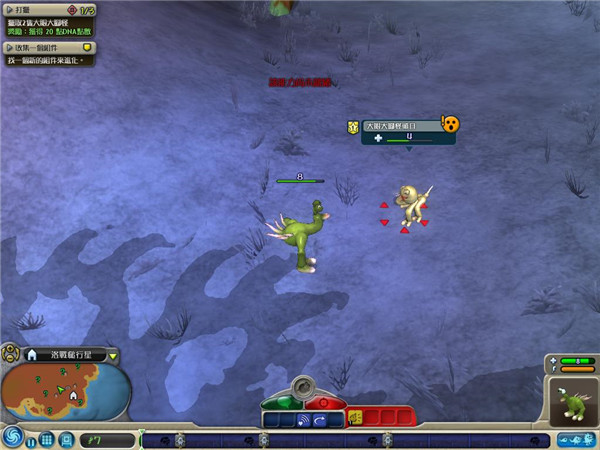Click the minimap zoom control

click(x=10, y=353)
